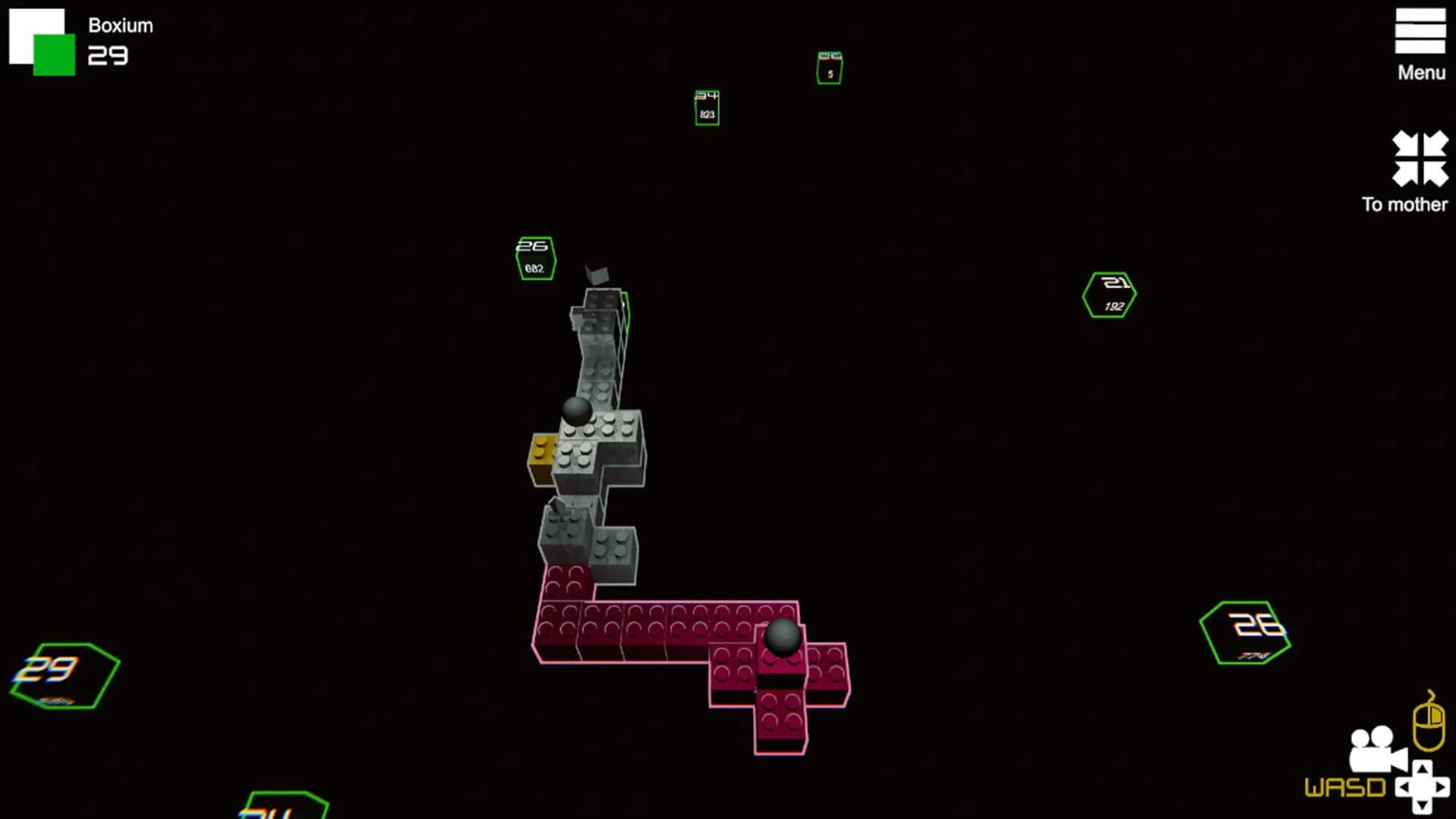Click the To mother label text
The height and width of the screenshot is (819, 1456).
tap(1404, 205)
